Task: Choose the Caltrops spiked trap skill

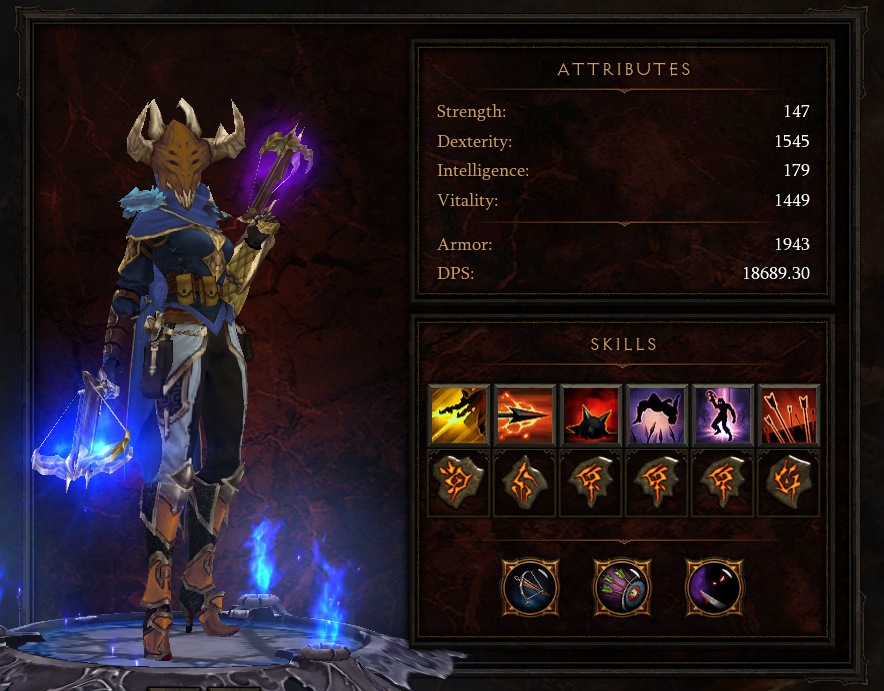Action: pos(590,414)
